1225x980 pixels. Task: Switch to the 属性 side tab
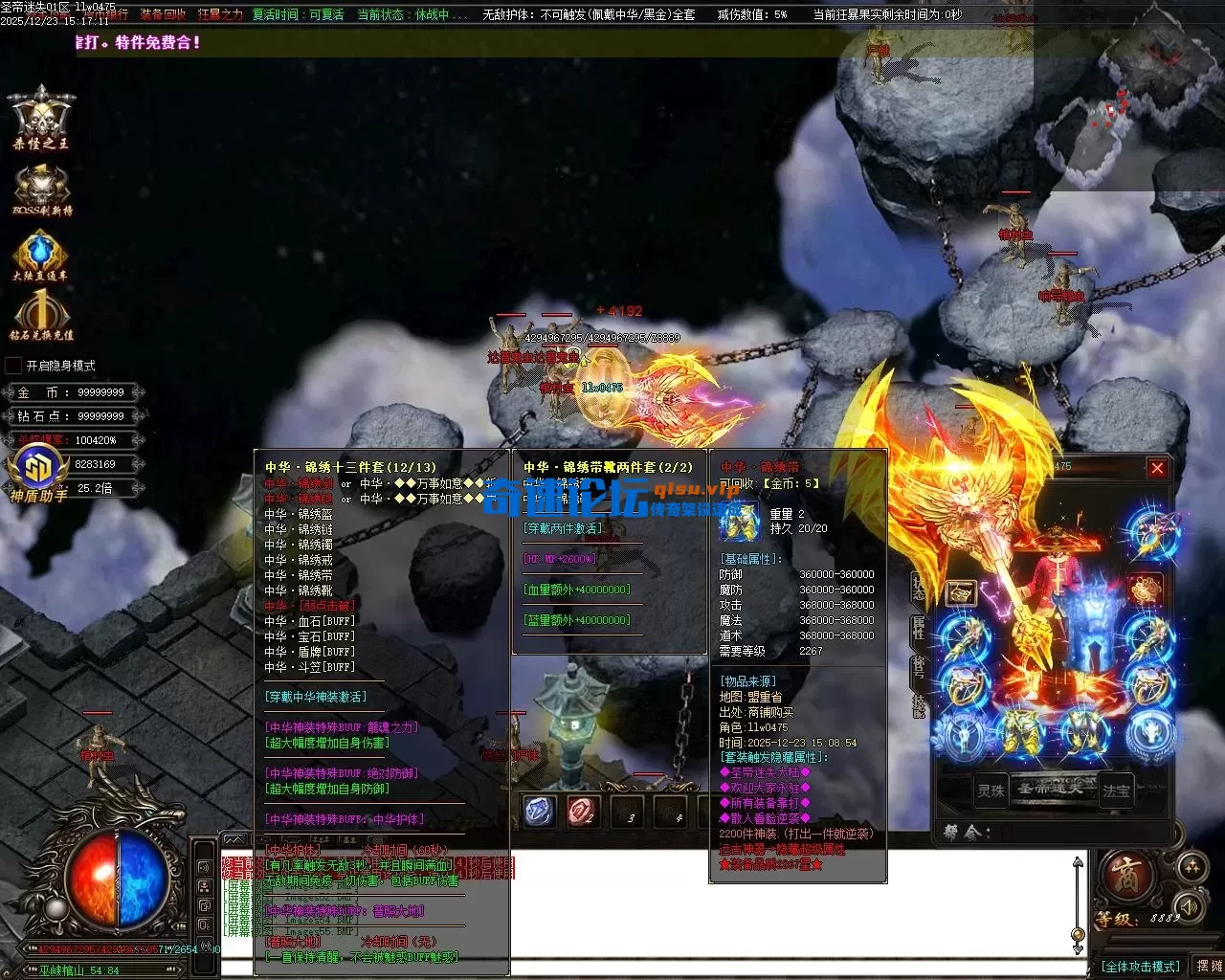pos(919,628)
